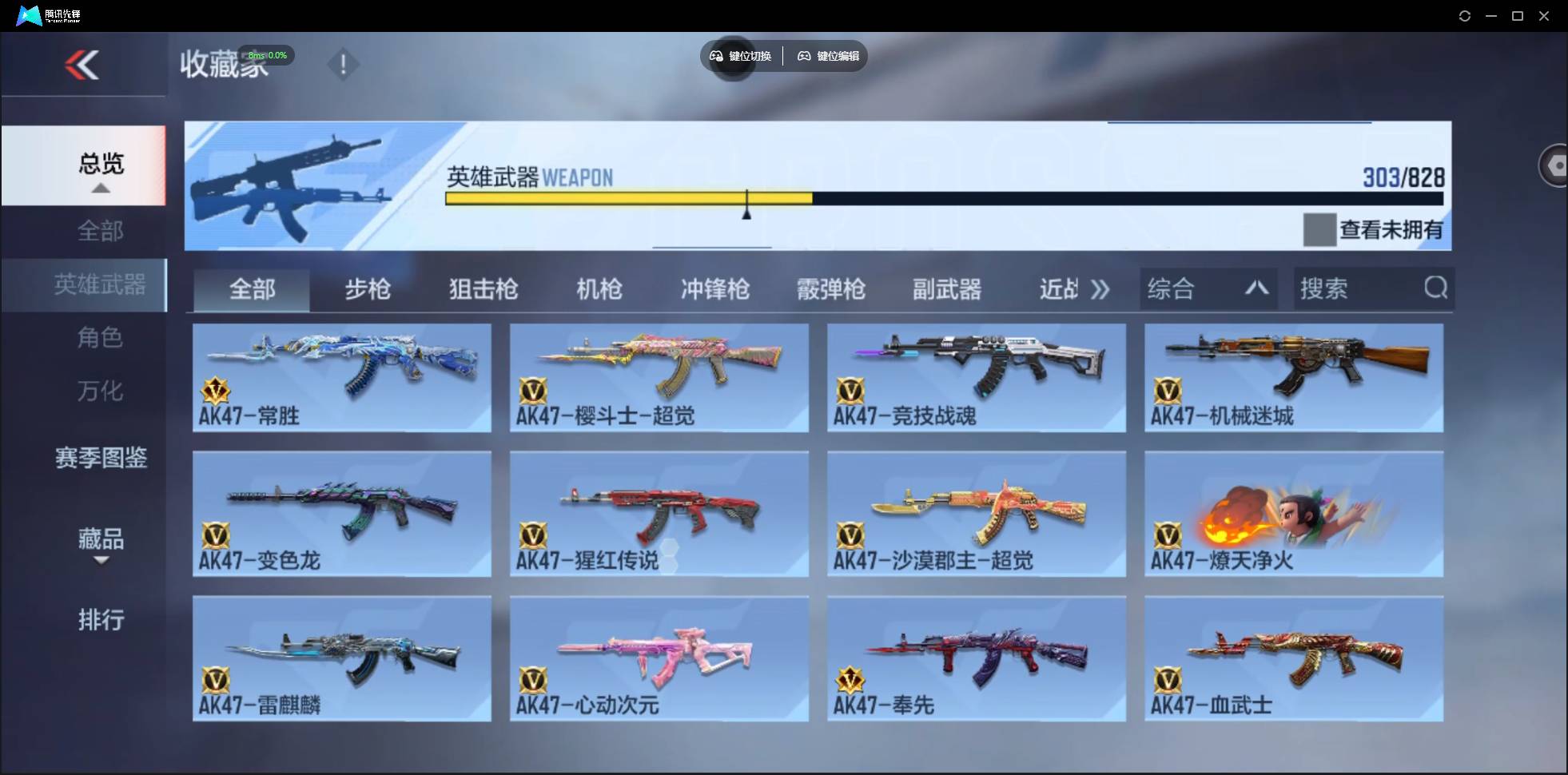Click the refresh icon in the title bar

pyautogui.click(x=1466, y=15)
